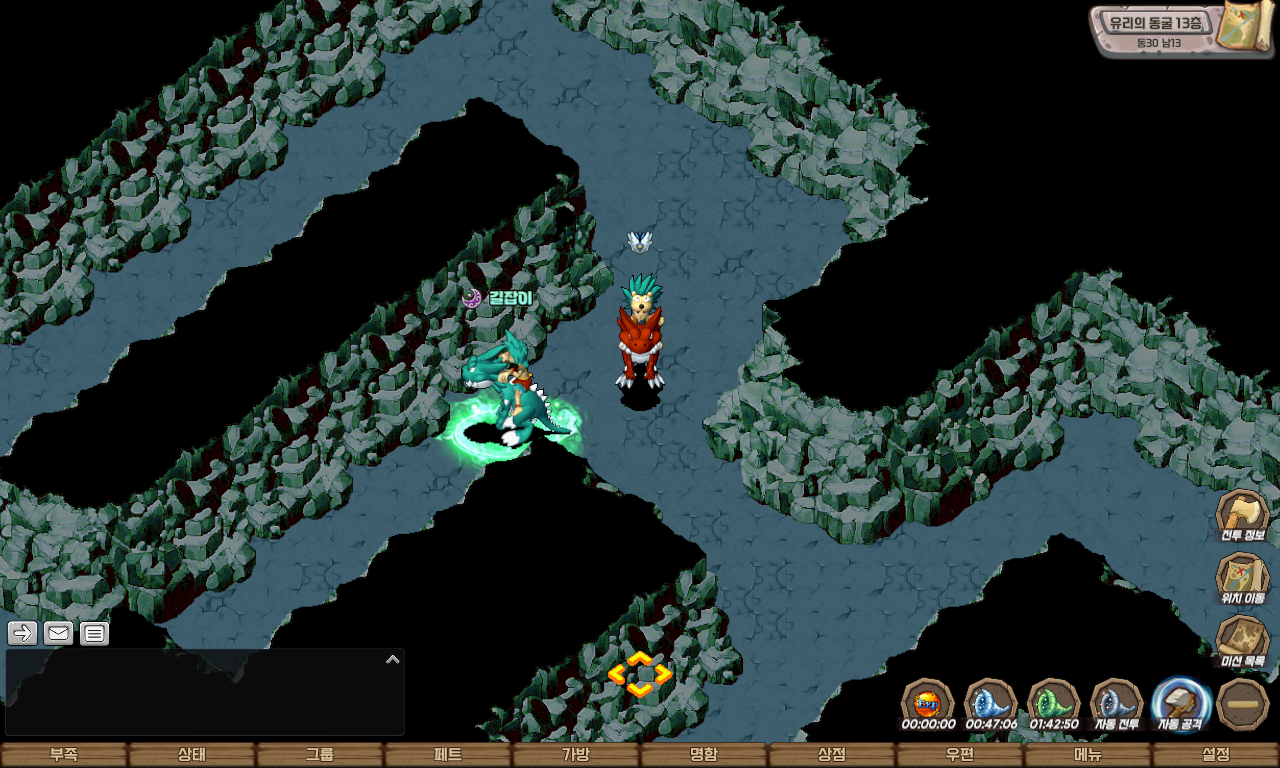Click the 위치 이동 location move map icon

1242,578
